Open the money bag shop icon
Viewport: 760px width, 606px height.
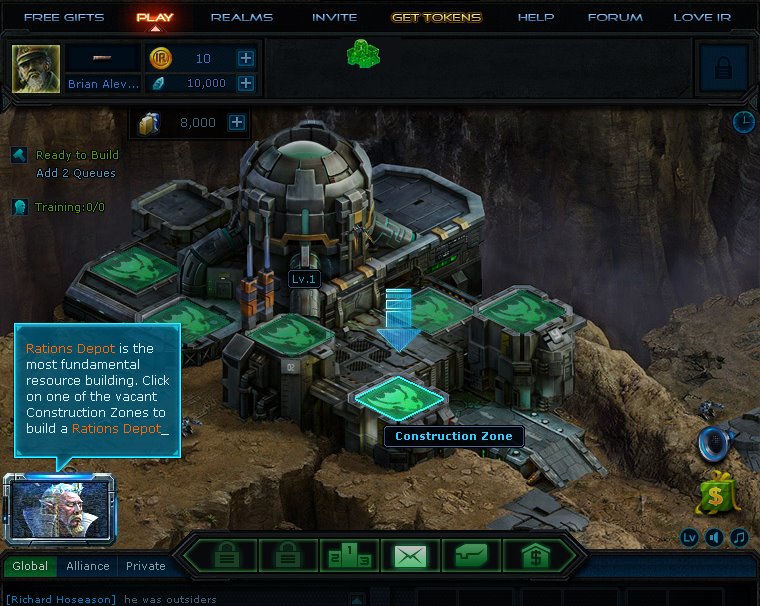(717, 492)
